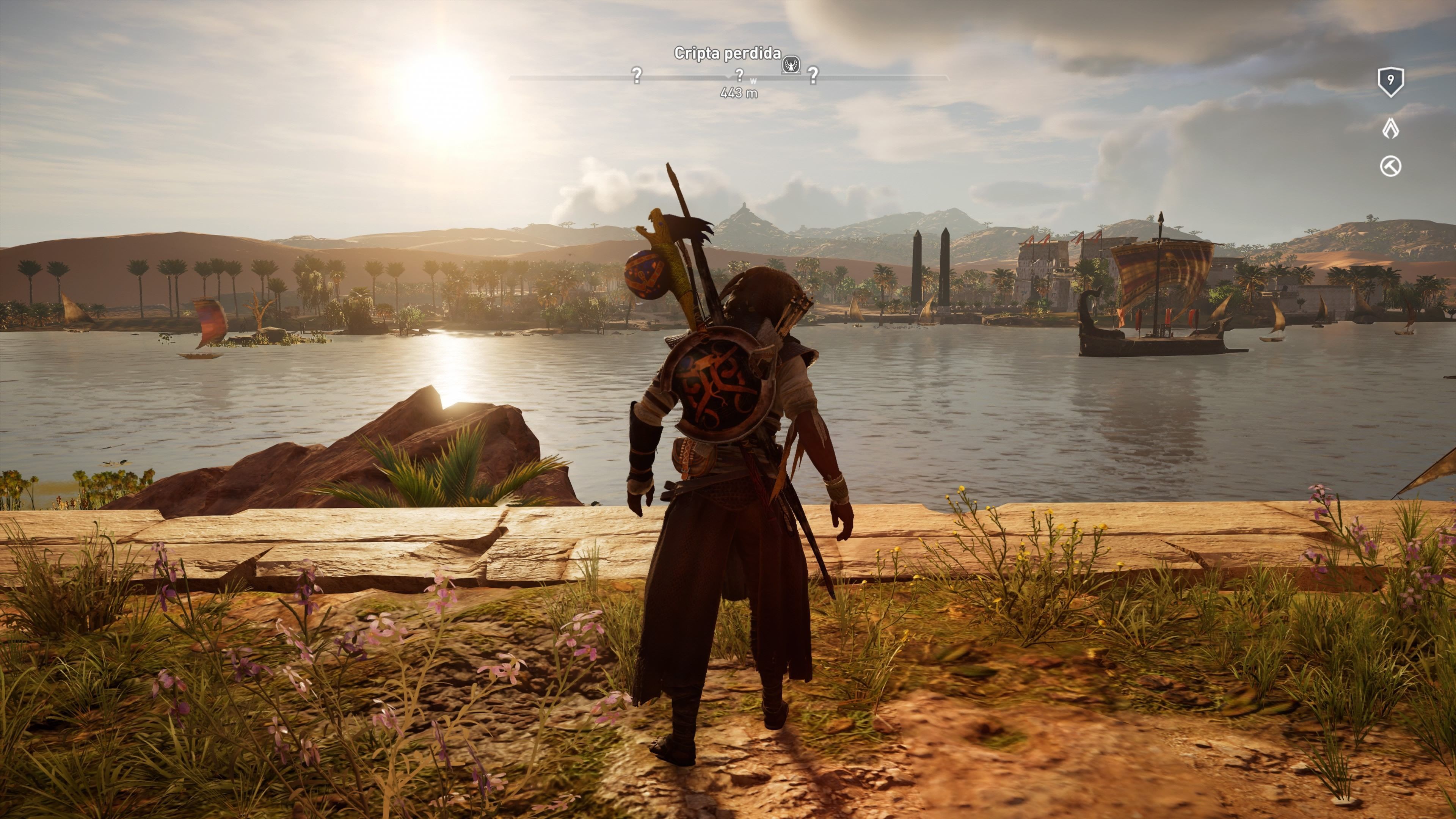Select the circled hammer icon

(x=1390, y=167)
